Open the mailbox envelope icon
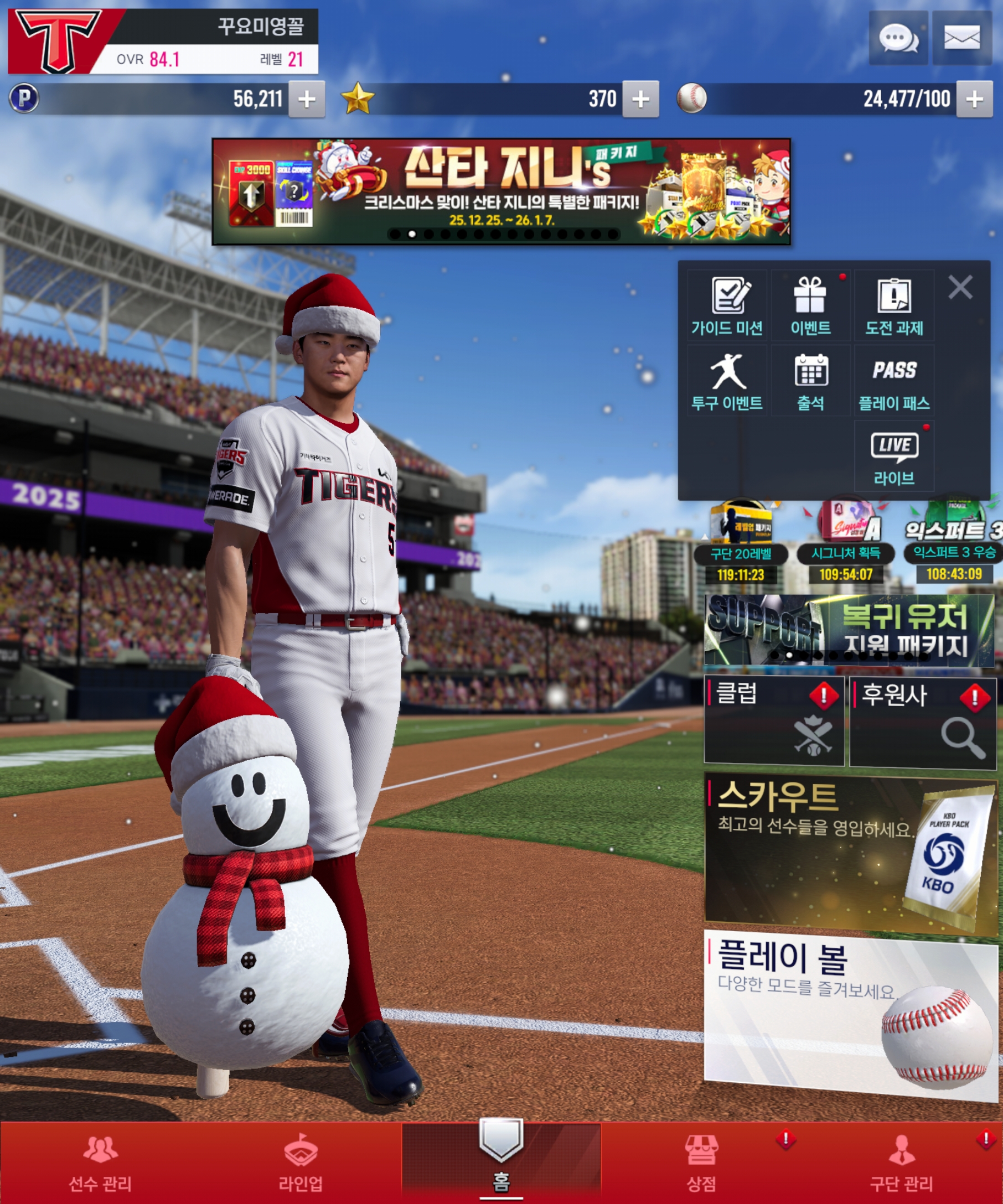This screenshot has width=1003, height=1204. 961,38
